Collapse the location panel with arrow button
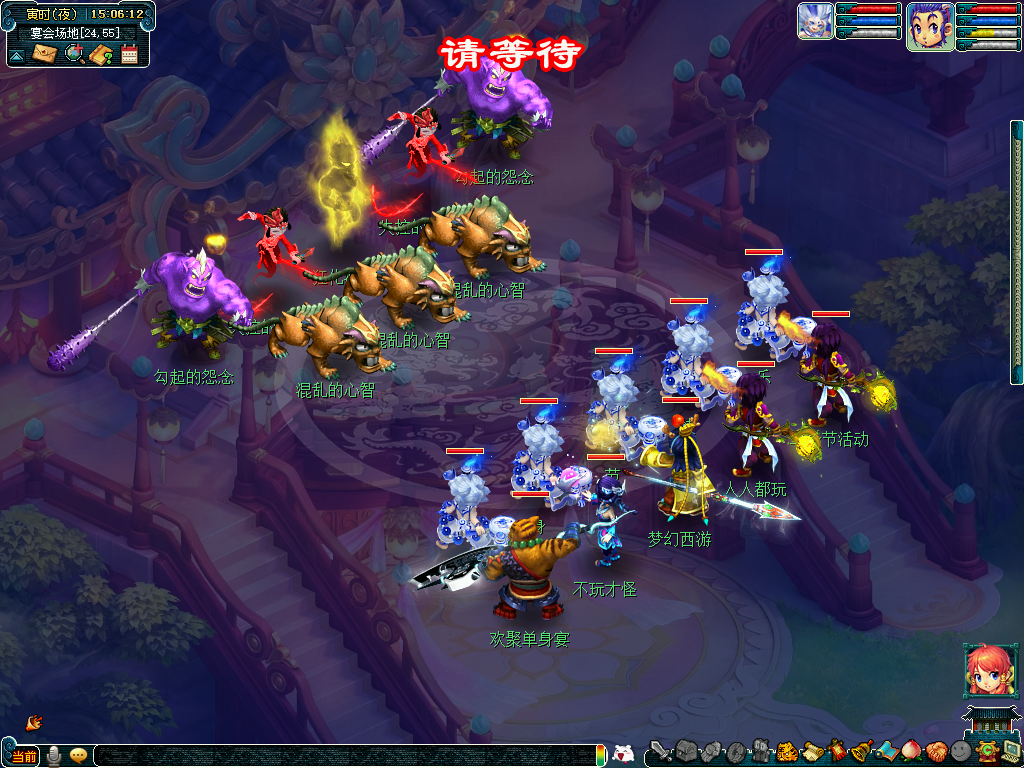 17,55
